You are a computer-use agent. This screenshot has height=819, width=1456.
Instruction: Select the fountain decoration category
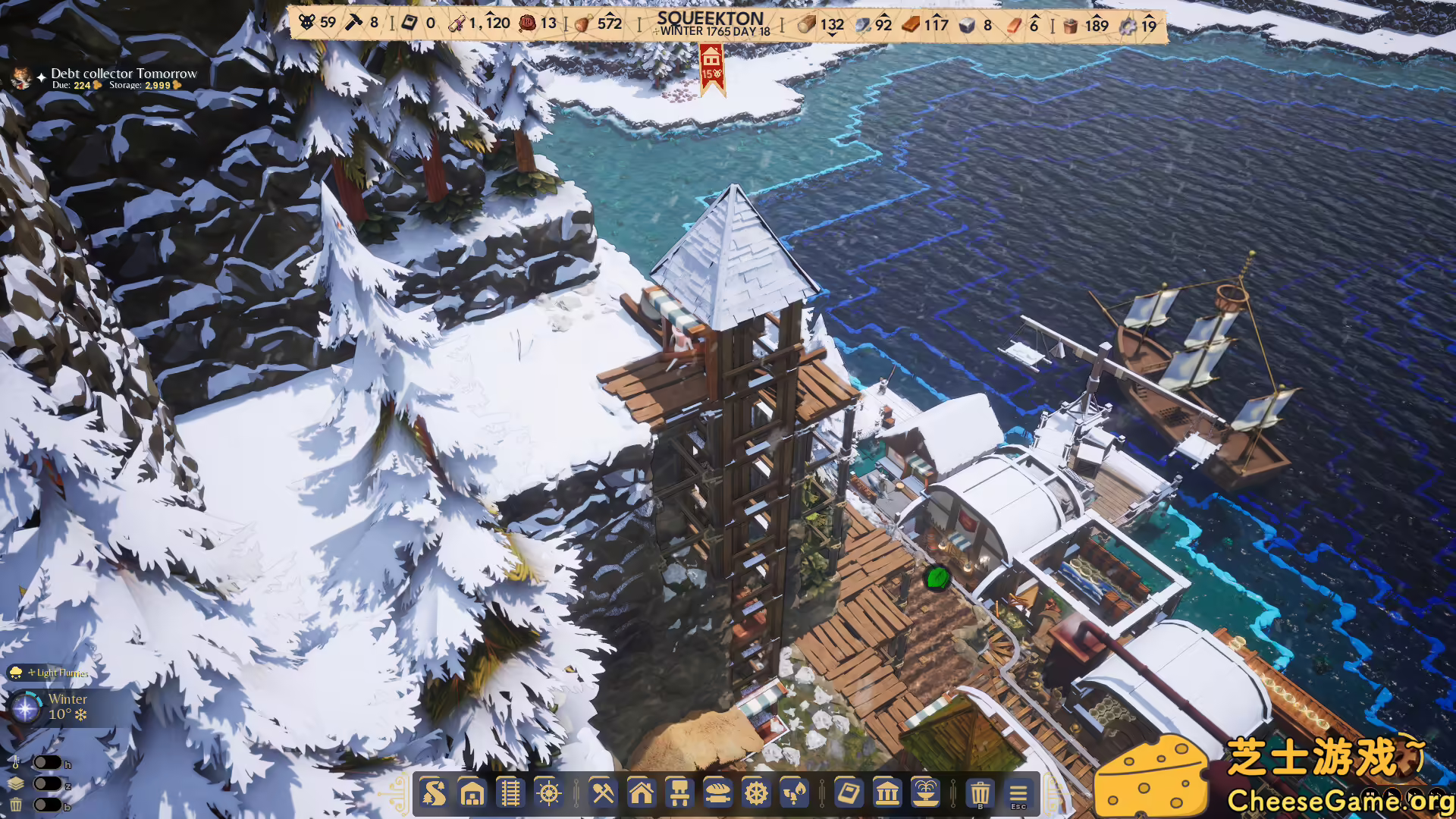tap(925, 794)
